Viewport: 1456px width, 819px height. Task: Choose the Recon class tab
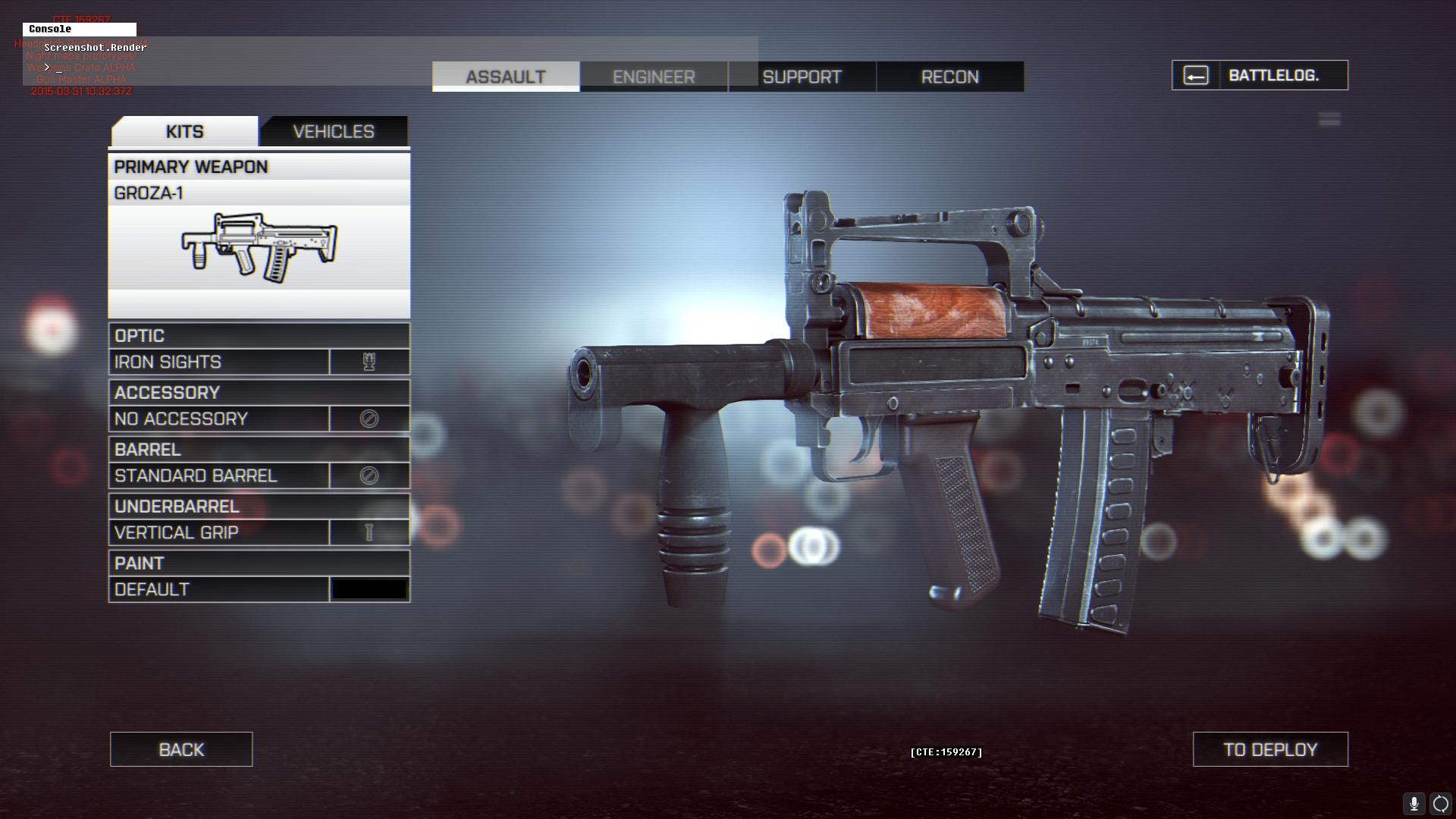tap(949, 77)
